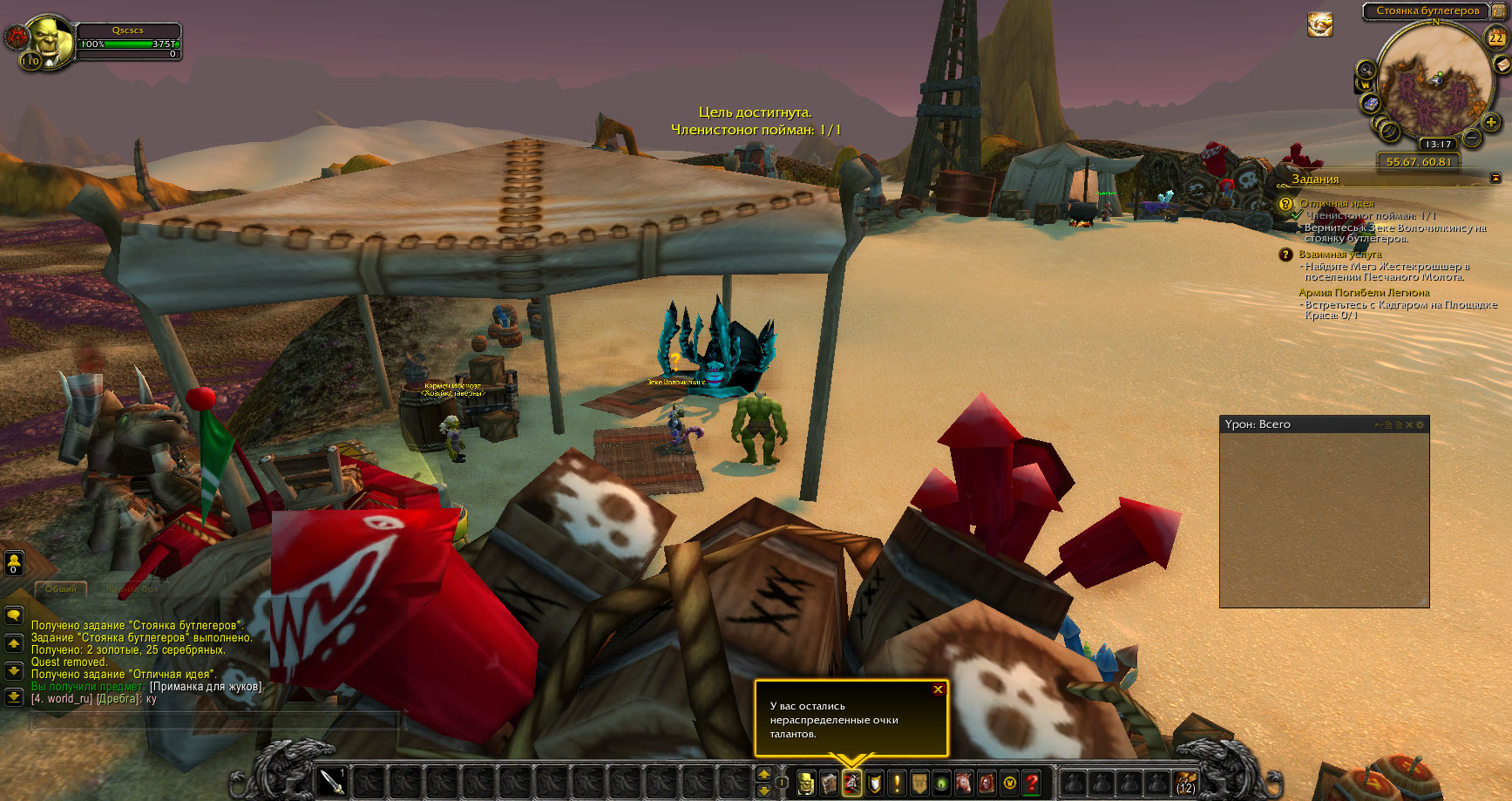Image resolution: width=1512 pixels, height=801 pixels.
Task: Open the social friends button above chat
Action: 14,563
